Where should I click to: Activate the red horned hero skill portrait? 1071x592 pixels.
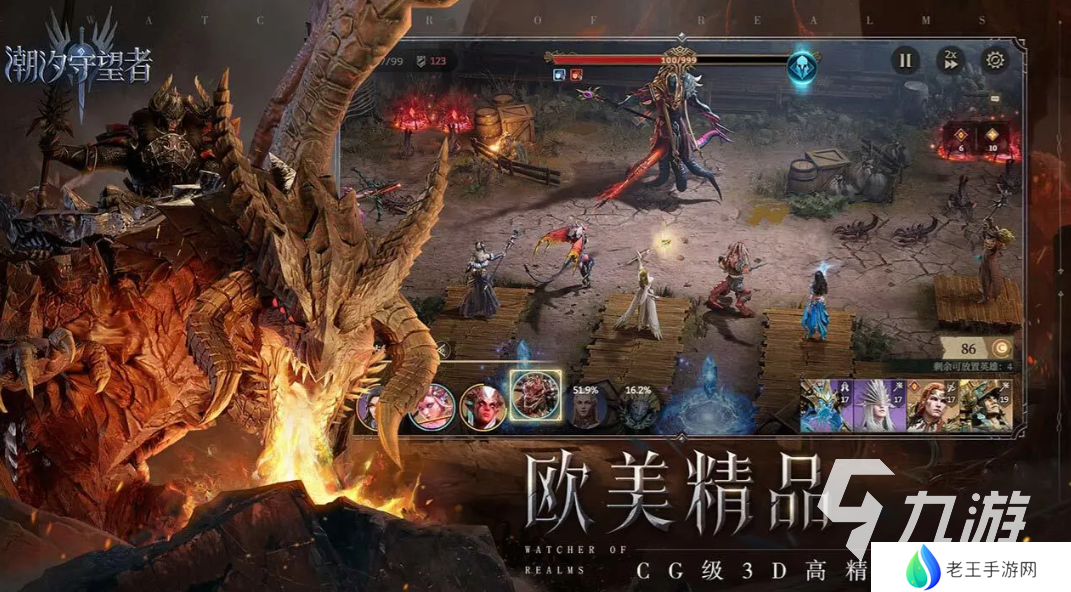click(x=483, y=406)
